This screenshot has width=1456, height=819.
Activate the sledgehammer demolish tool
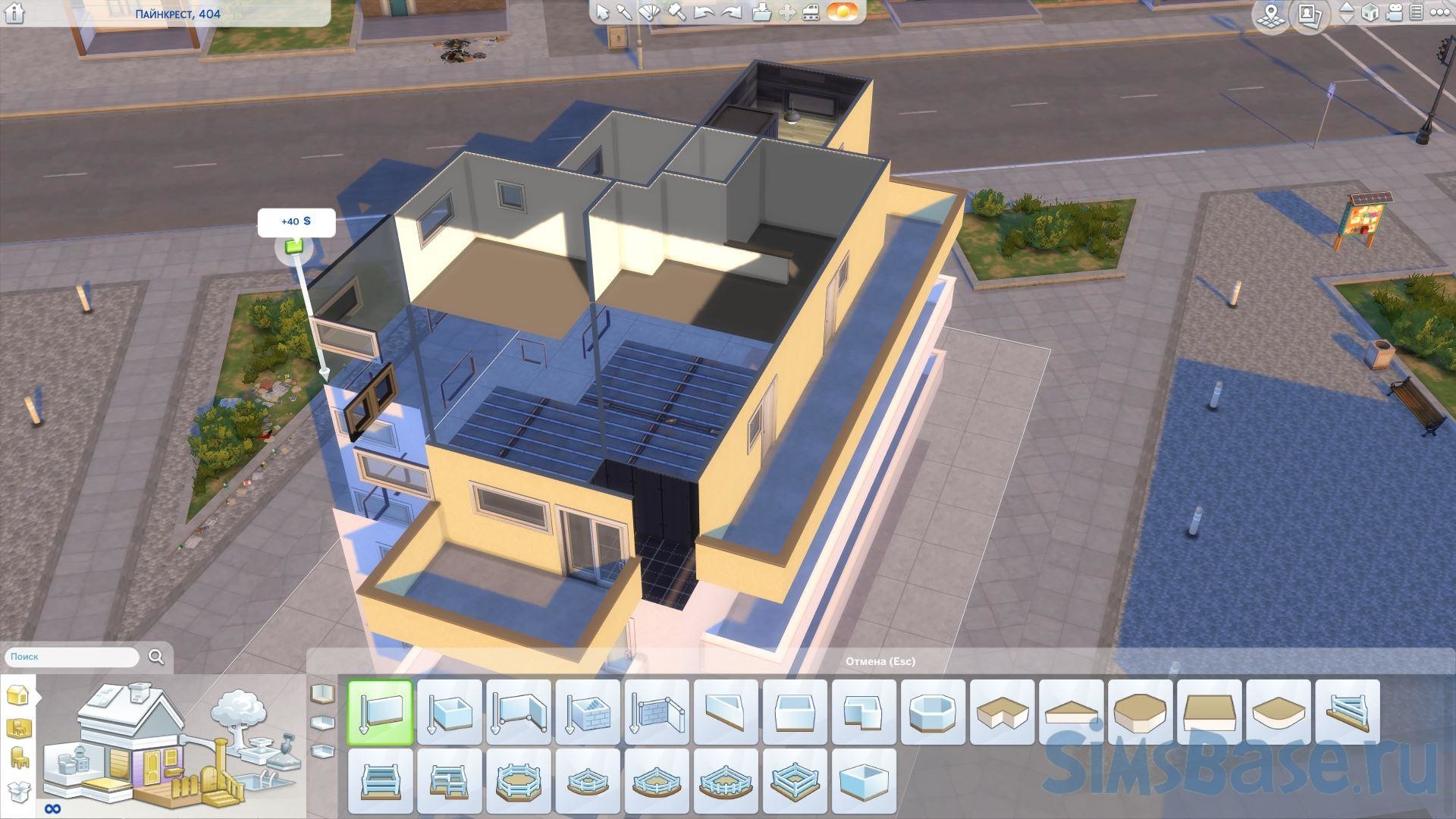(676, 13)
